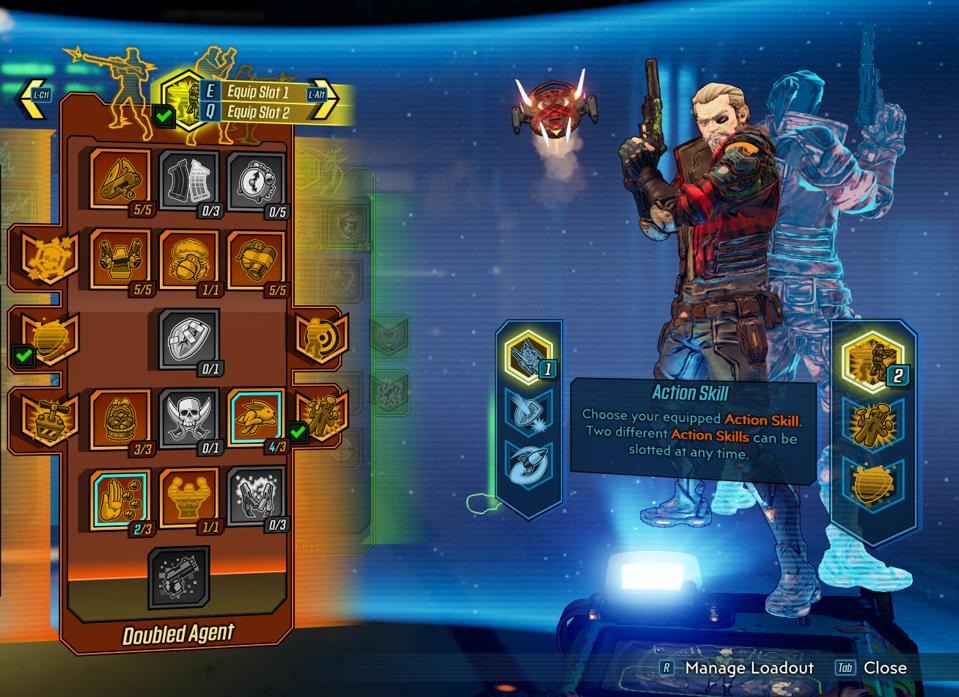Select the flexing muscles skill icon
Image resolution: width=959 pixels, height=697 pixels.
coord(189,496)
